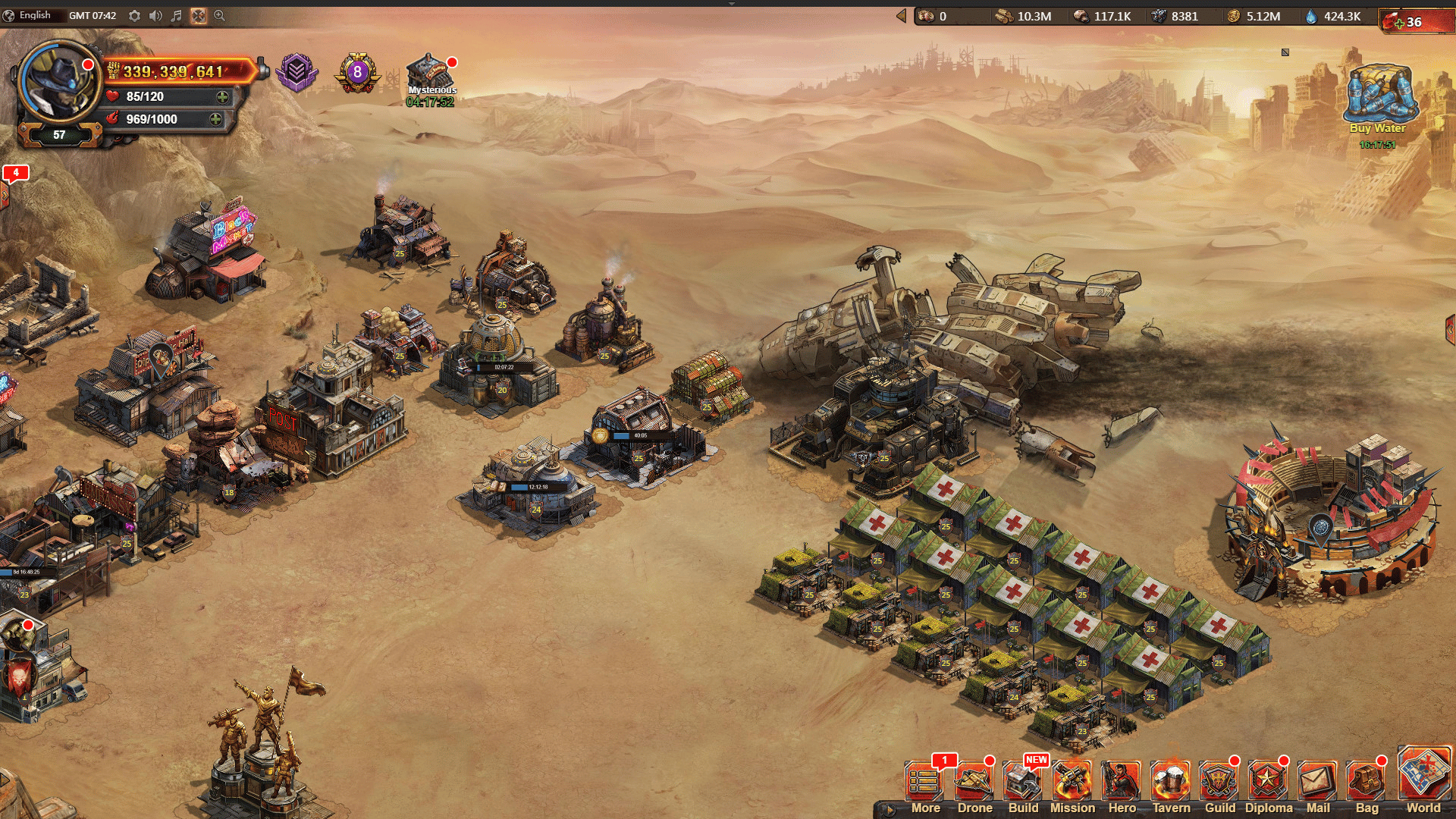The width and height of the screenshot is (1456, 819).
Task: Open the Hero screen
Action: click(x=1122, y=786)
